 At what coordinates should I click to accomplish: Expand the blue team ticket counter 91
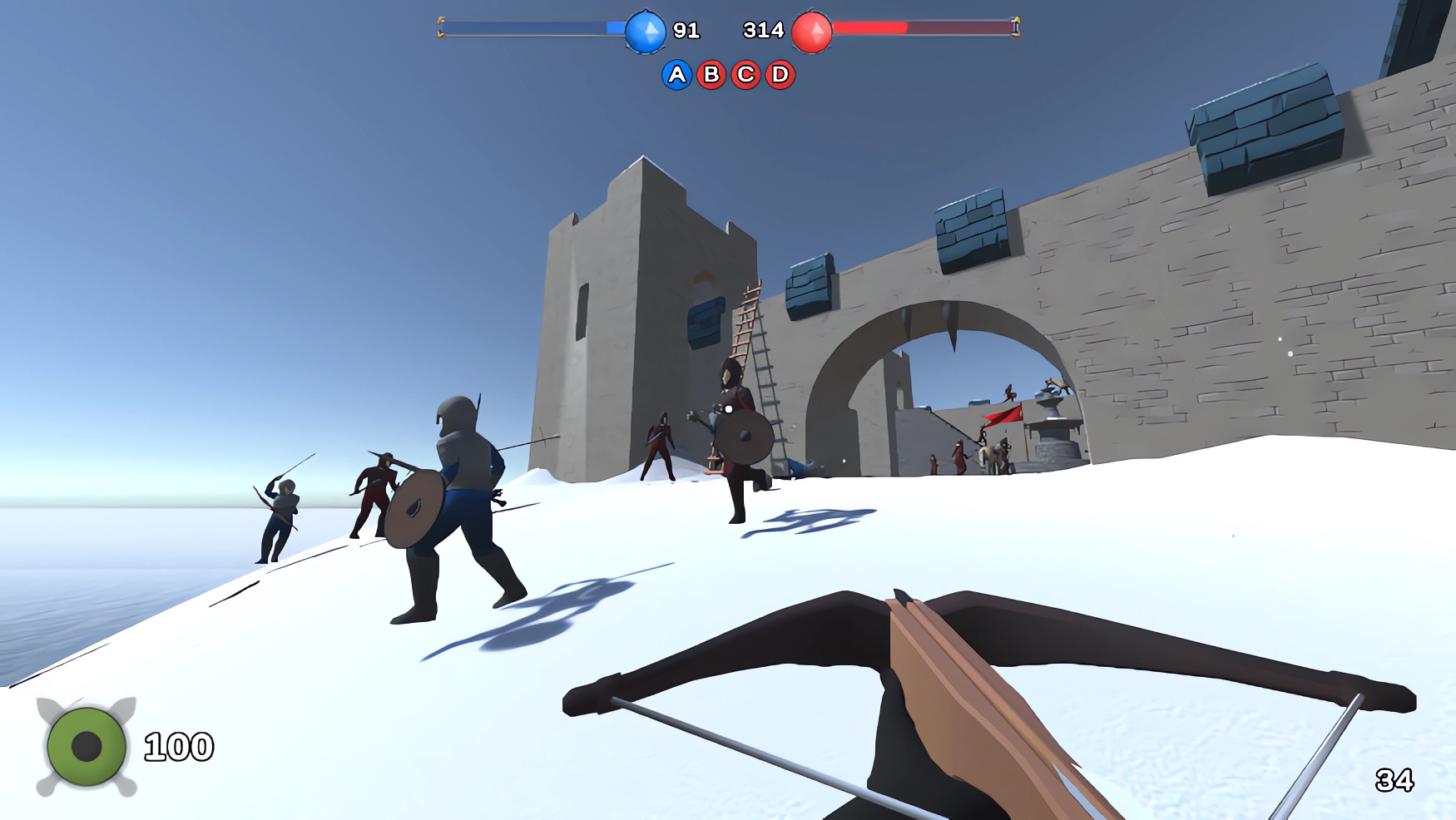point(686,30)
